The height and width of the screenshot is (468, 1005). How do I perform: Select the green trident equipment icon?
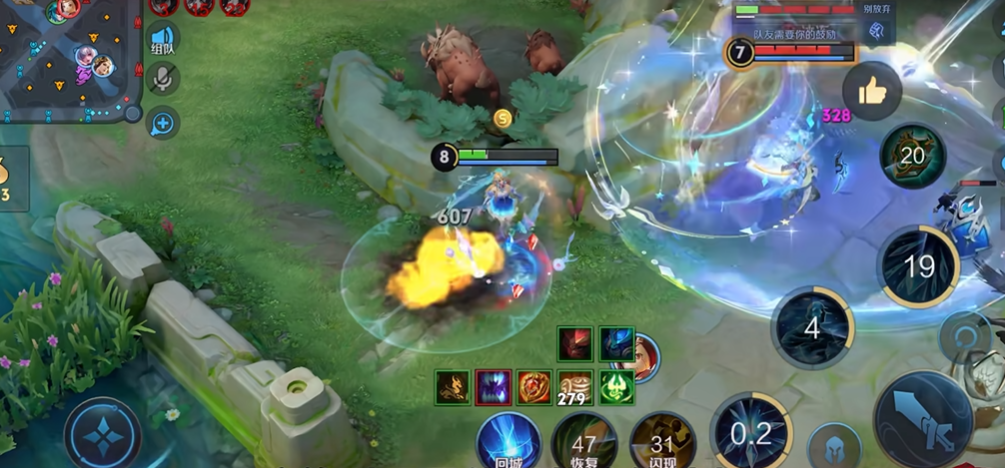point(617,386)
